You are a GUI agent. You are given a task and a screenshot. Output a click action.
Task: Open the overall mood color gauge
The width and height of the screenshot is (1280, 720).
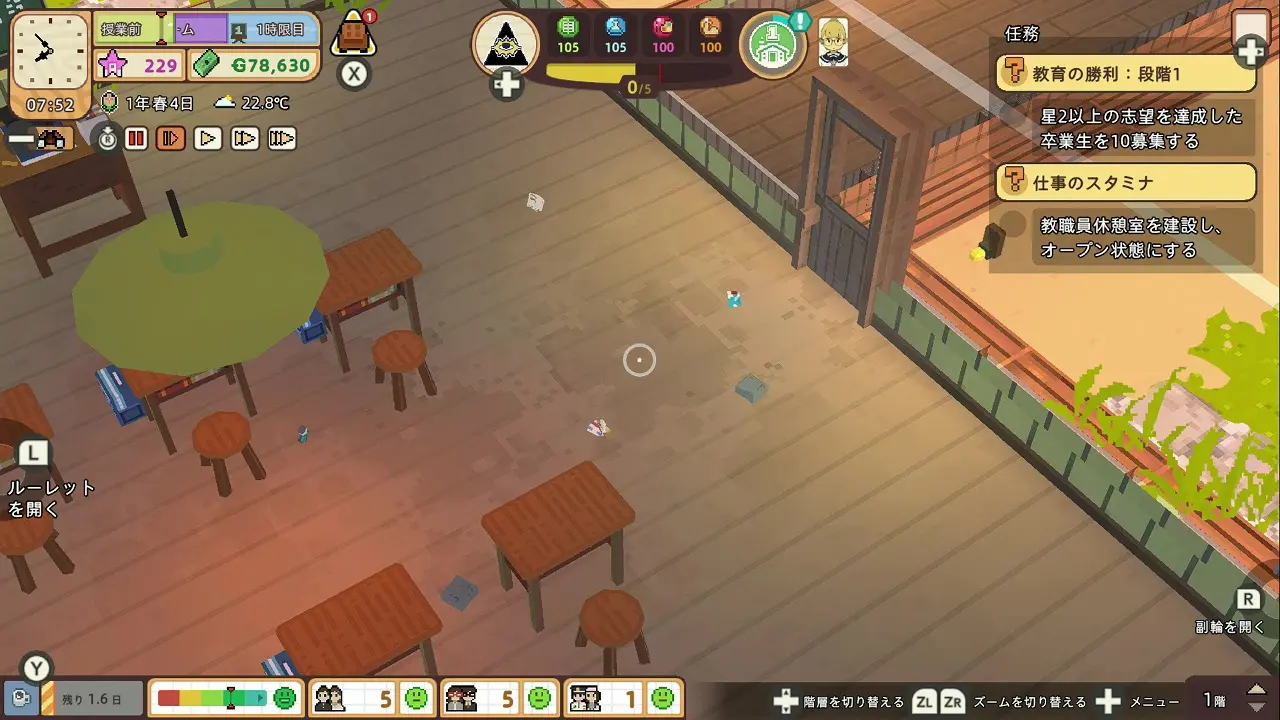tap(226, 698)
